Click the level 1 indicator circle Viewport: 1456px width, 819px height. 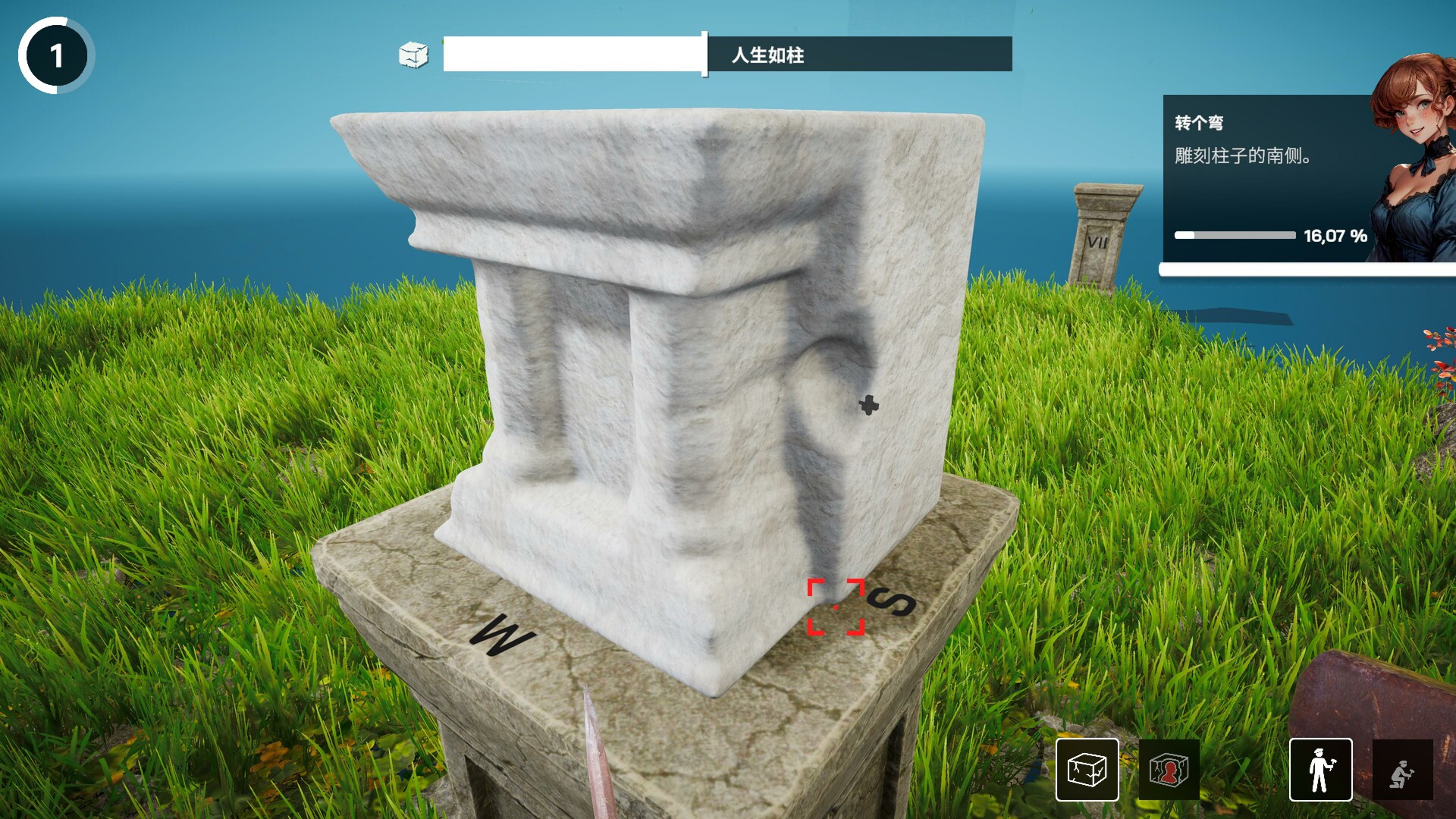click(55, 55)
